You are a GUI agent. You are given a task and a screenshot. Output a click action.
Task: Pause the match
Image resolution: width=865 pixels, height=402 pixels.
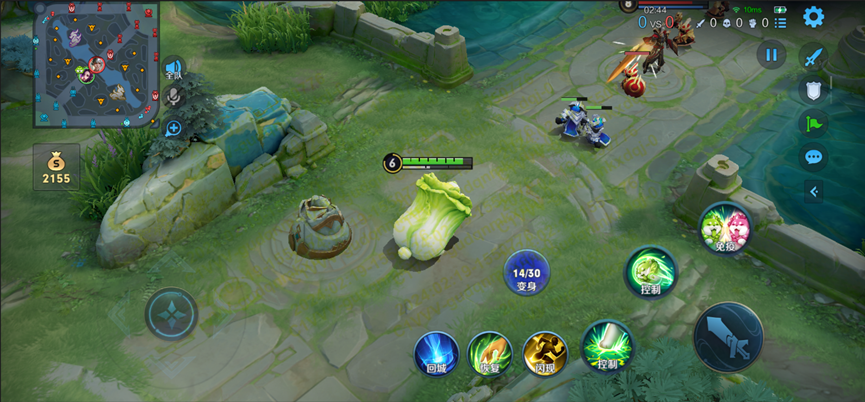tap(770, 56)
